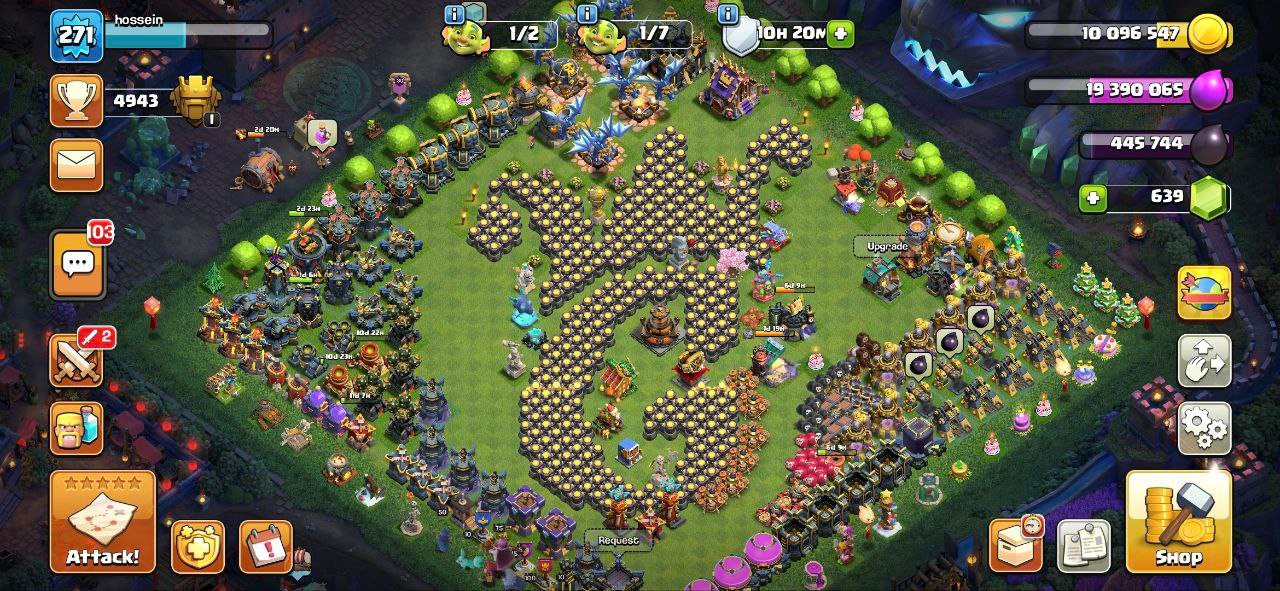The image size is (1280, 591).
Task: View the player profile level 271 badge
Action: (77, 36)
